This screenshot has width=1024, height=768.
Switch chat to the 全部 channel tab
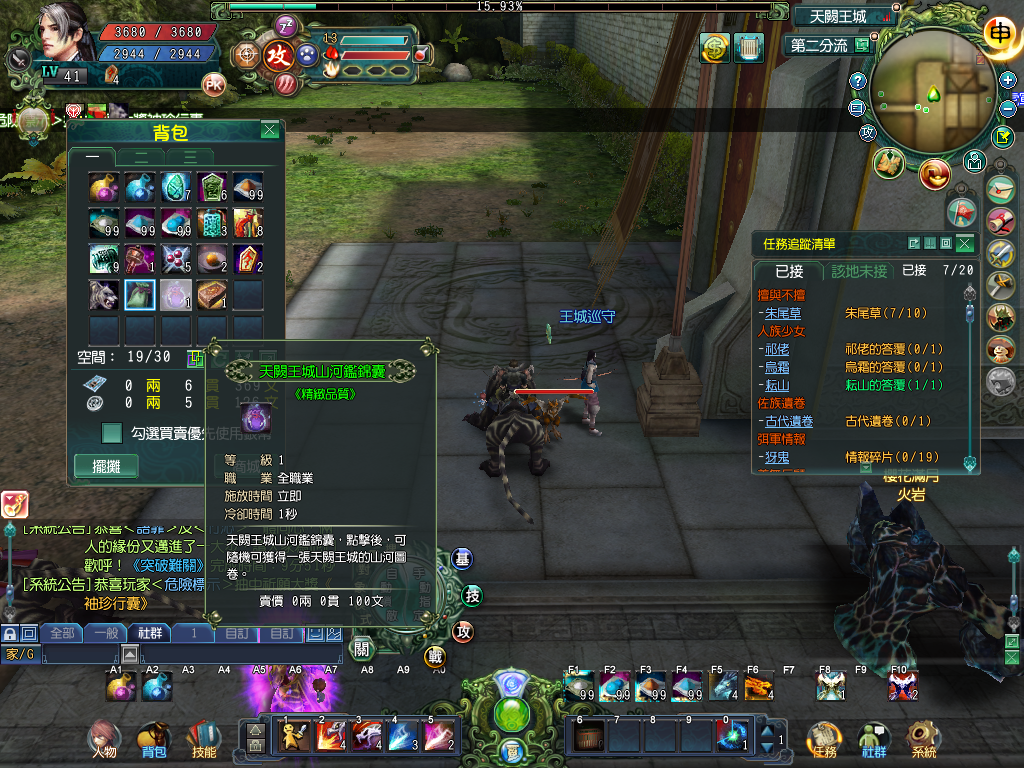[x=62, y=633]
